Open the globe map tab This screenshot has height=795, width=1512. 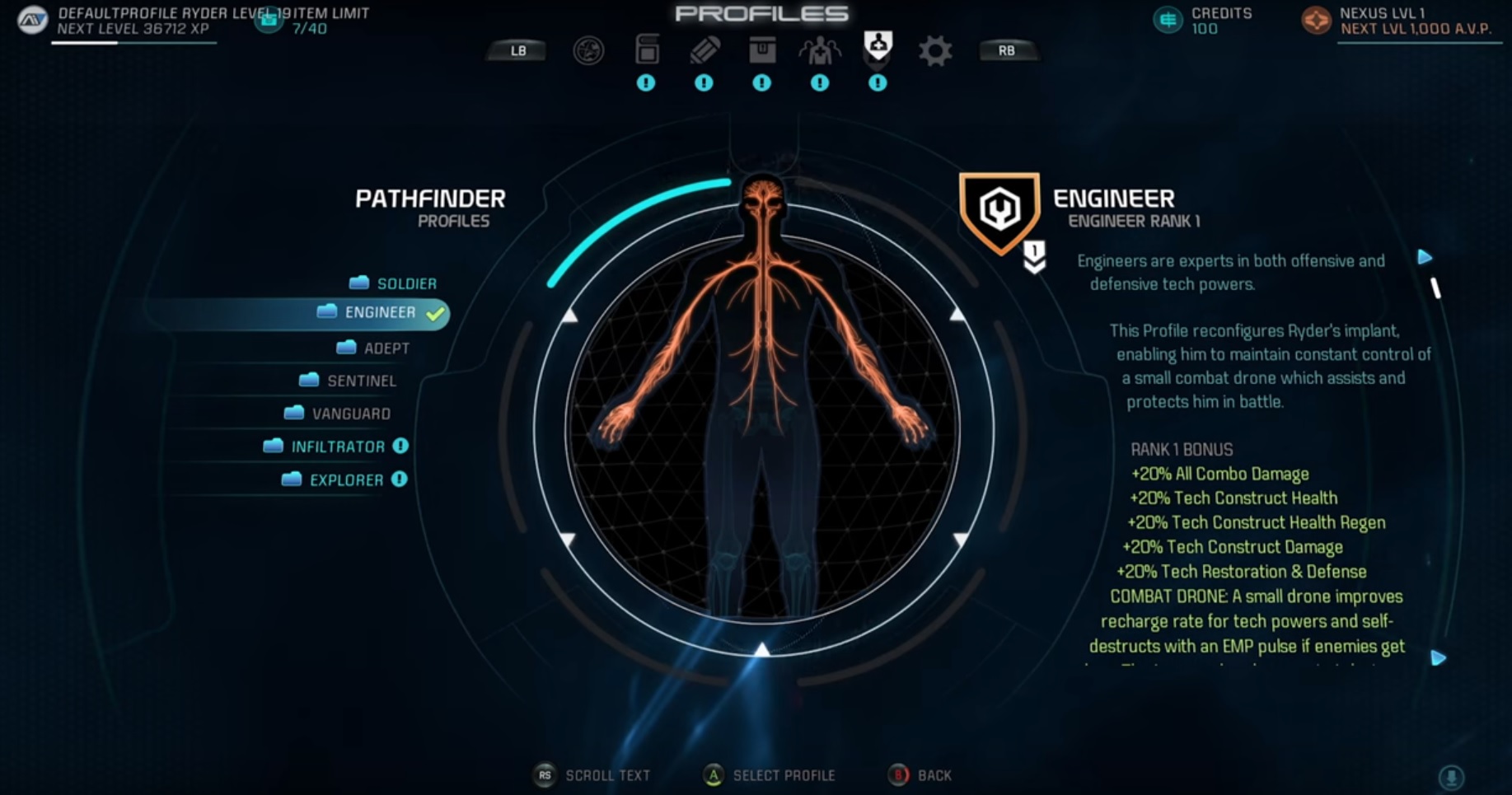point(588,51)
